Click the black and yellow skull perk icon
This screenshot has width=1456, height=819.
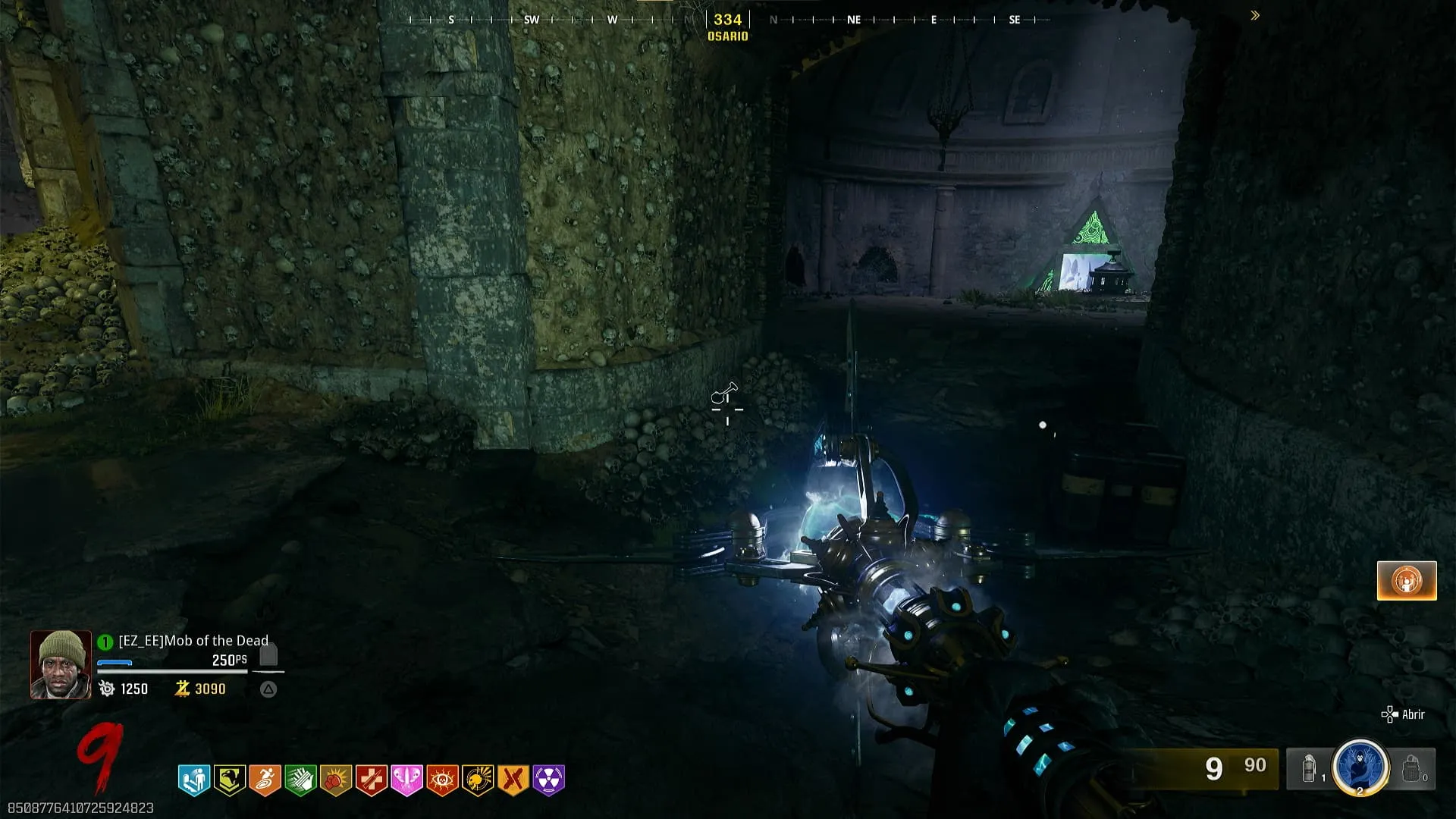(478, 780)
